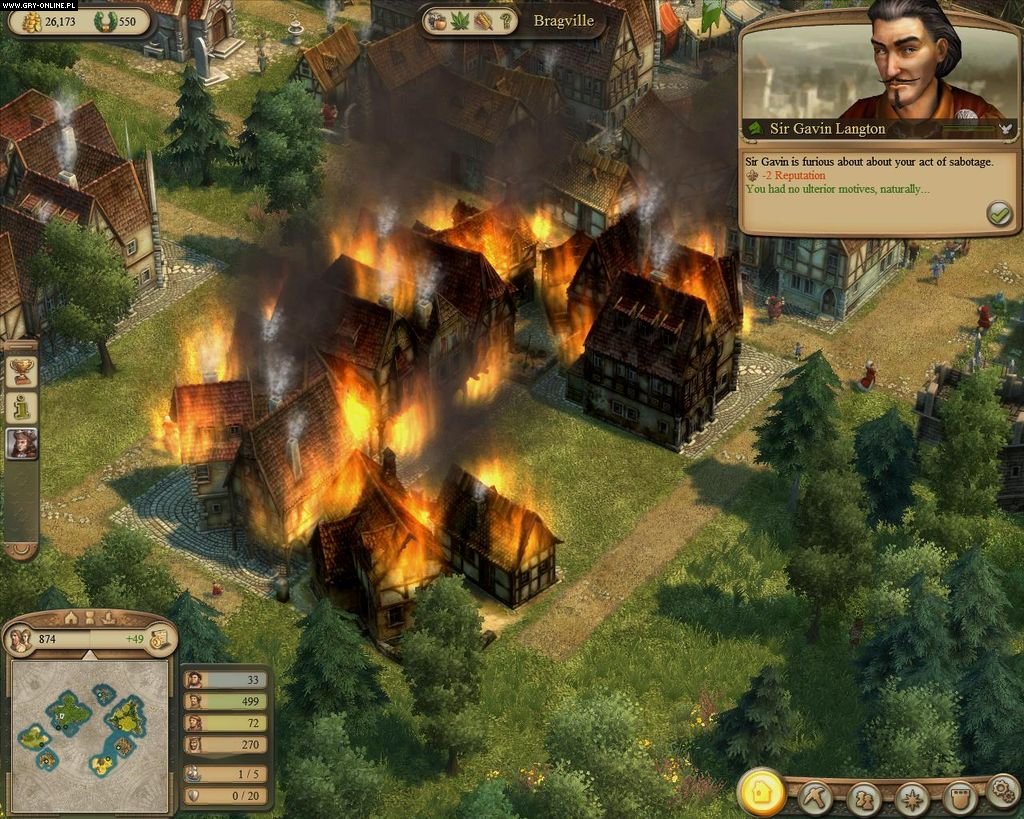This screenshot has height=819, width=1024.
Task: Open the shield emblem menu
Action: [959, 798]
